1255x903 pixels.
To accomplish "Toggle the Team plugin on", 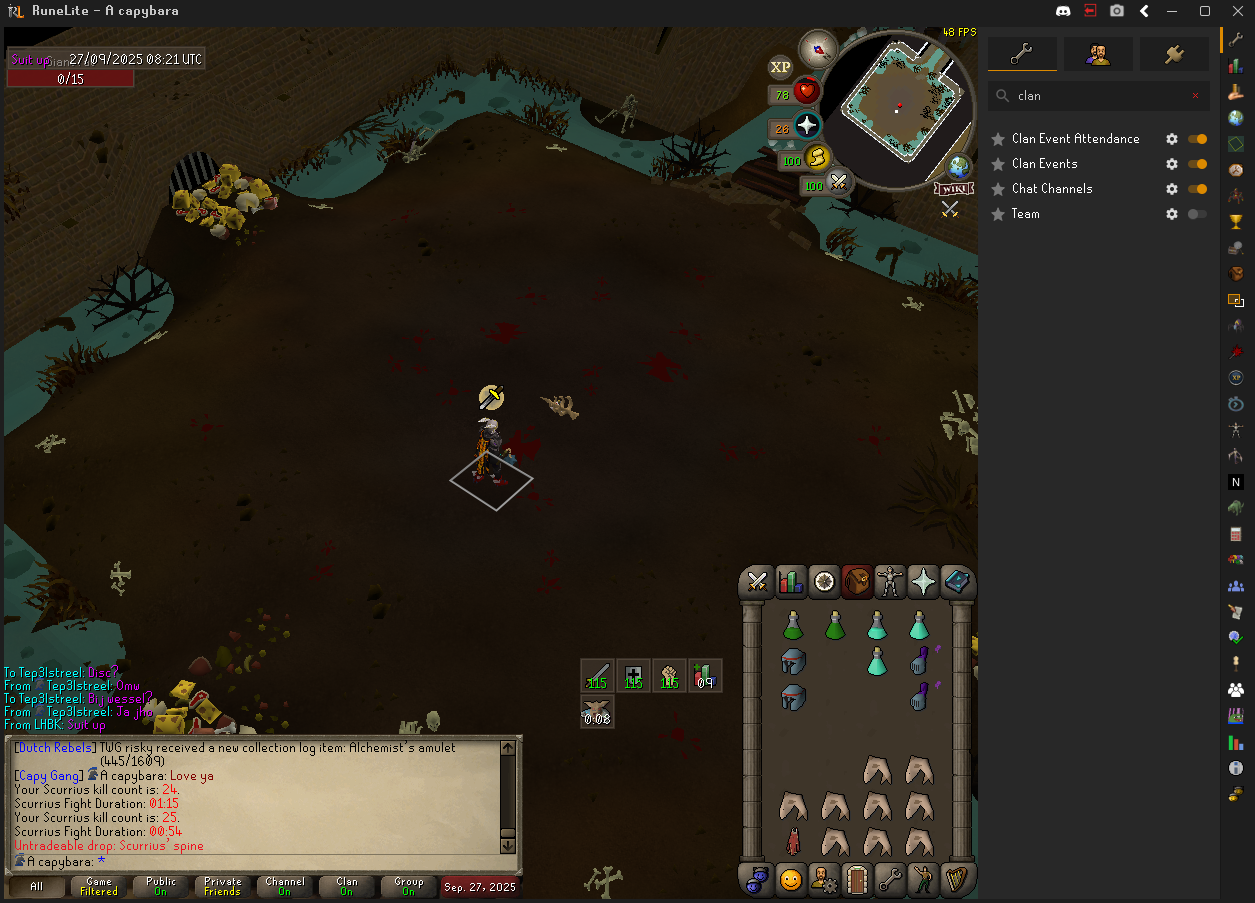I will click(x=1196, y=214).
